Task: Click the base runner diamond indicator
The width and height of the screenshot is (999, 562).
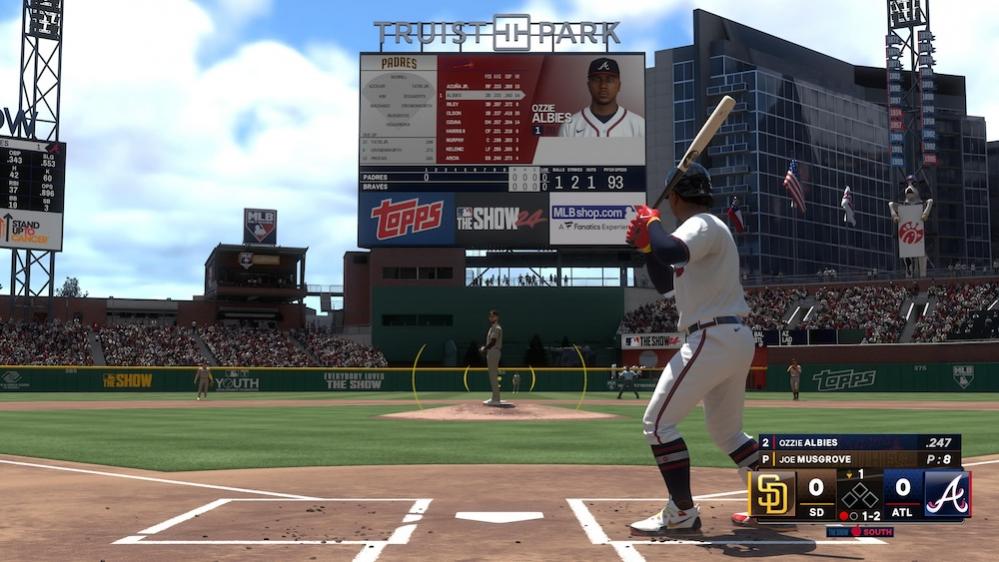Action: (860, 496)
